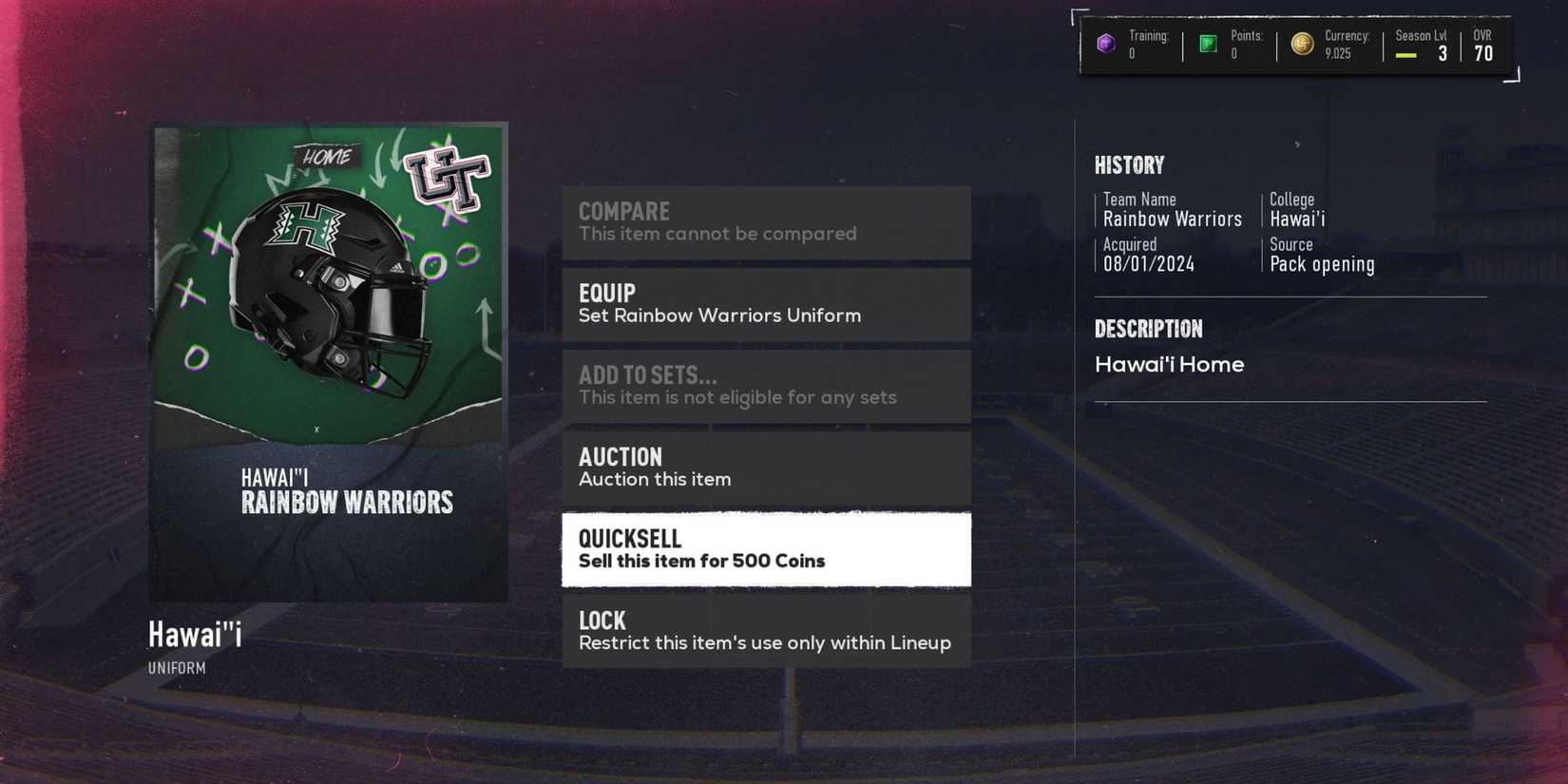Select Equip to set Rainbow Warriors Uniform
This screenshot has width=1568, height=784.
[766, 304]
